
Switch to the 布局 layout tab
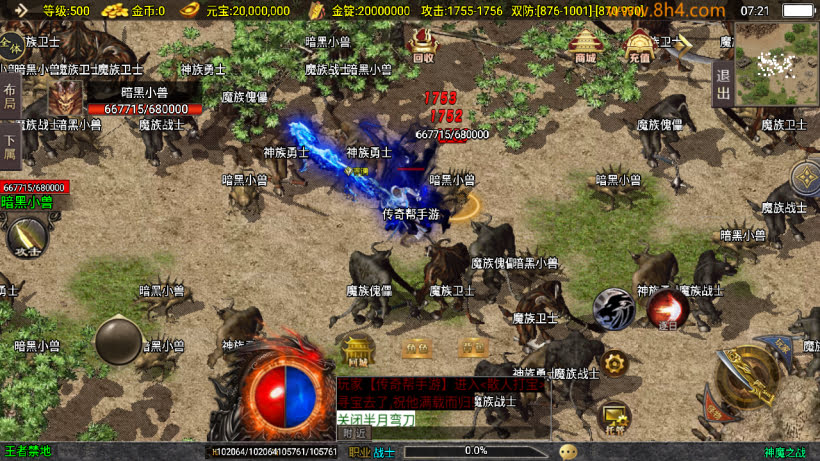tap(10, 98)
